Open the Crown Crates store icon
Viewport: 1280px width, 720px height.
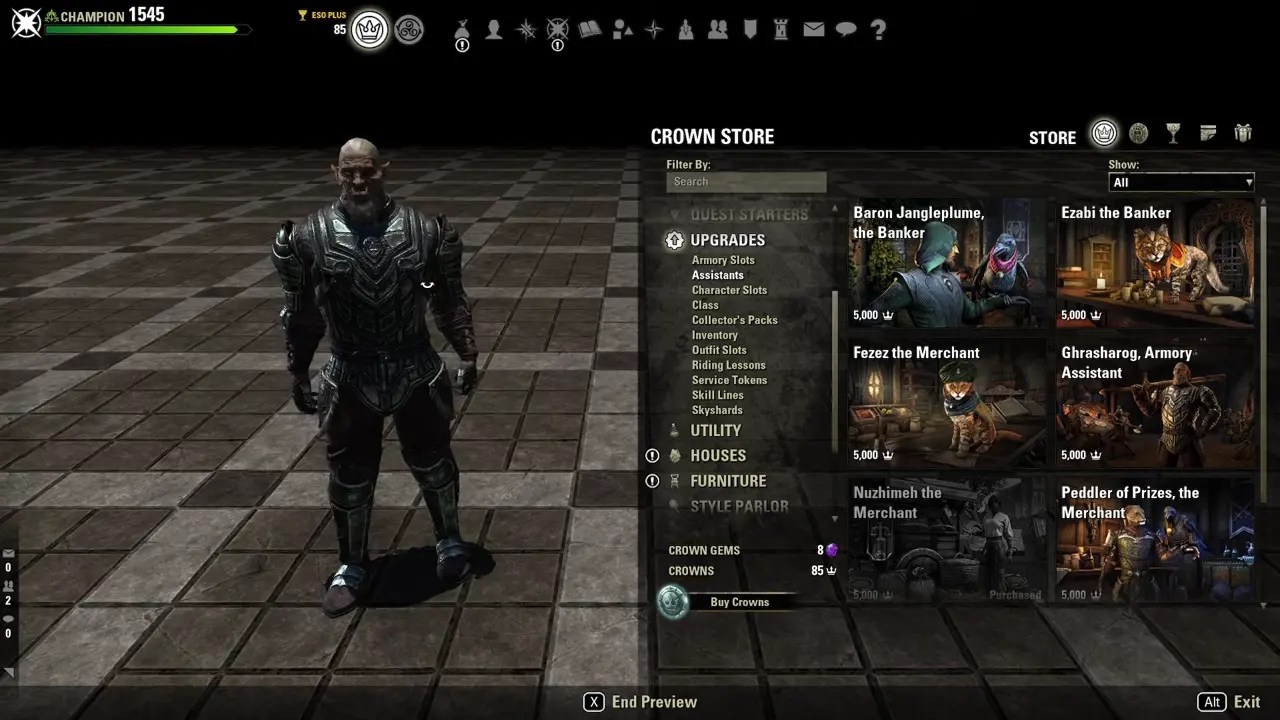(x=1139, y=133)
